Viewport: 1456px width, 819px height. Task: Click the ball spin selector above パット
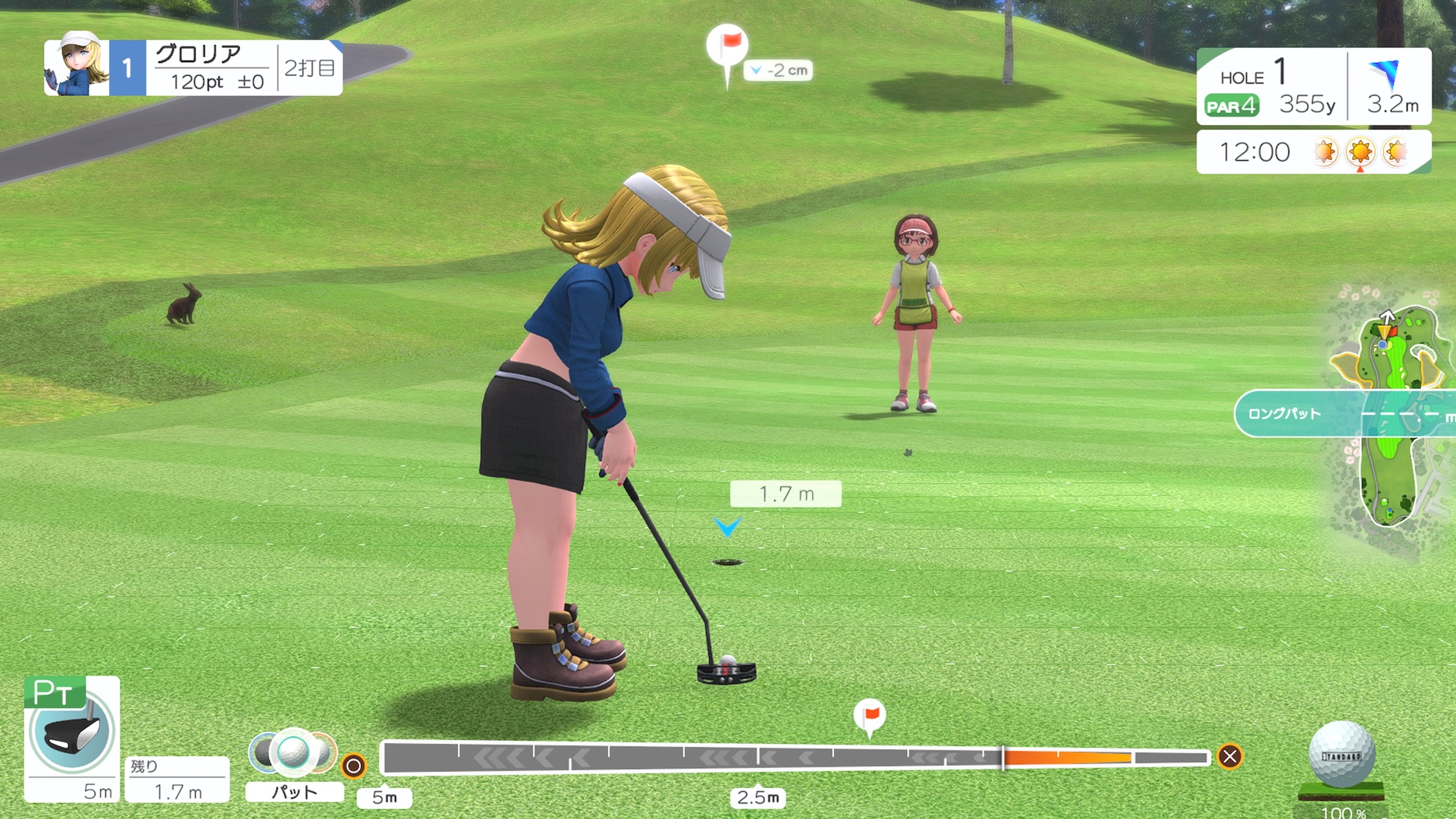292,751
